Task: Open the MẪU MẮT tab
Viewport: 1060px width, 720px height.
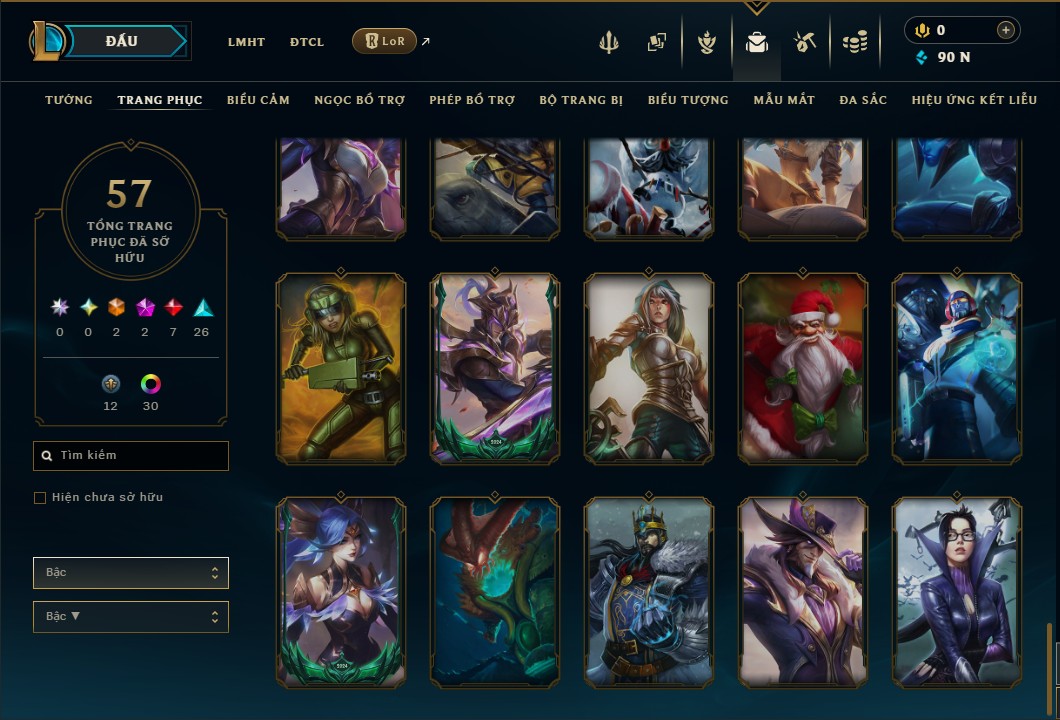Action: [784, 100]
